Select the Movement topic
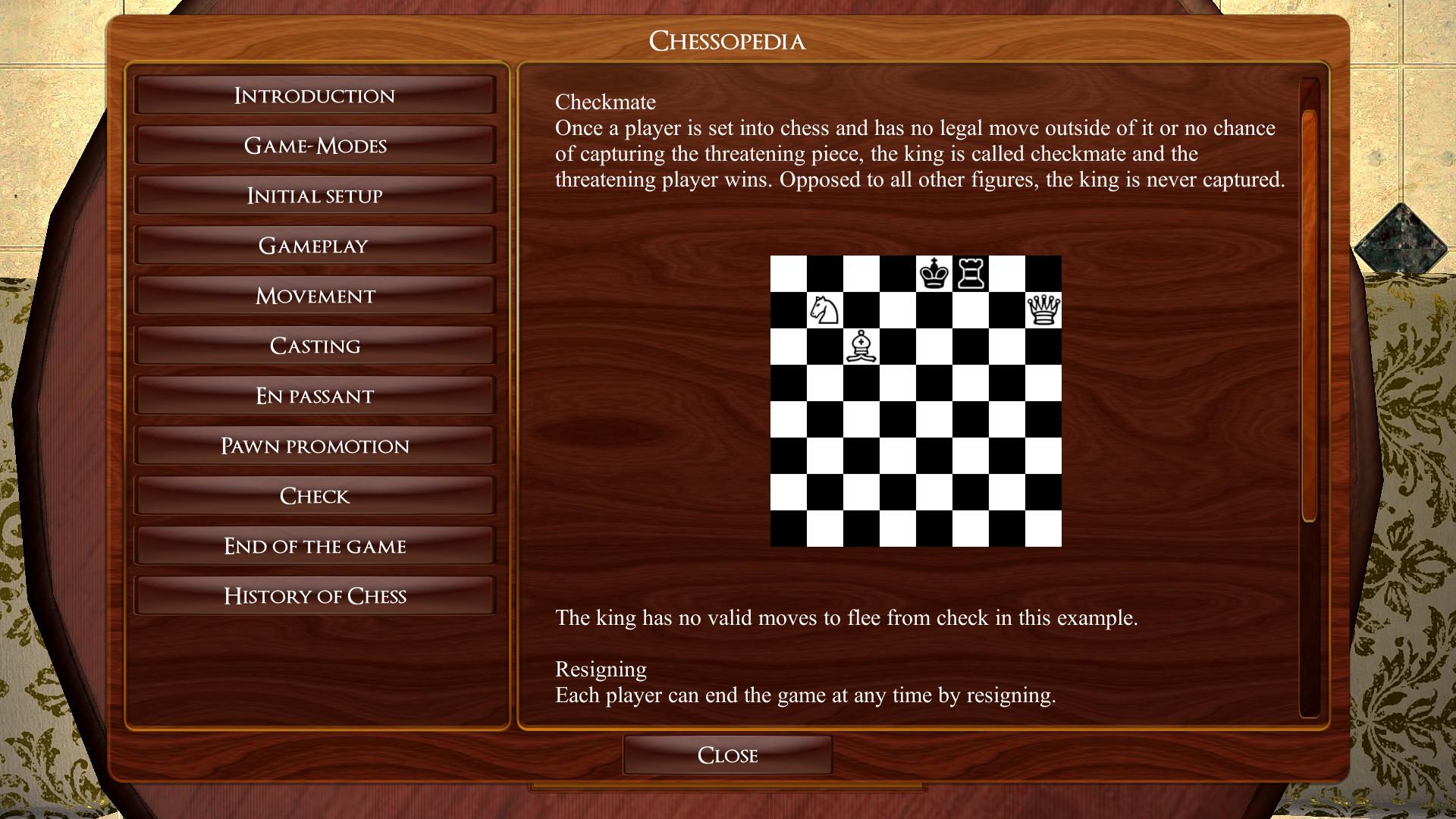The width and height of the screenshot is (1456, 819). point(315,295)
